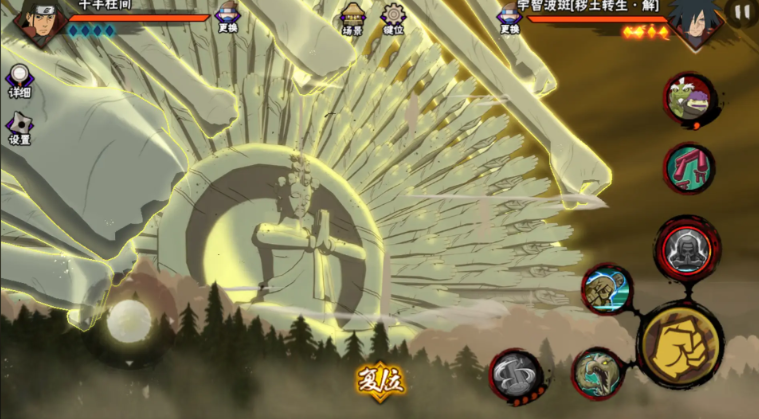Viewport: 759px width, 419px height.
Task: Tap the virtual joystick knob
Action: pos(128,320)
